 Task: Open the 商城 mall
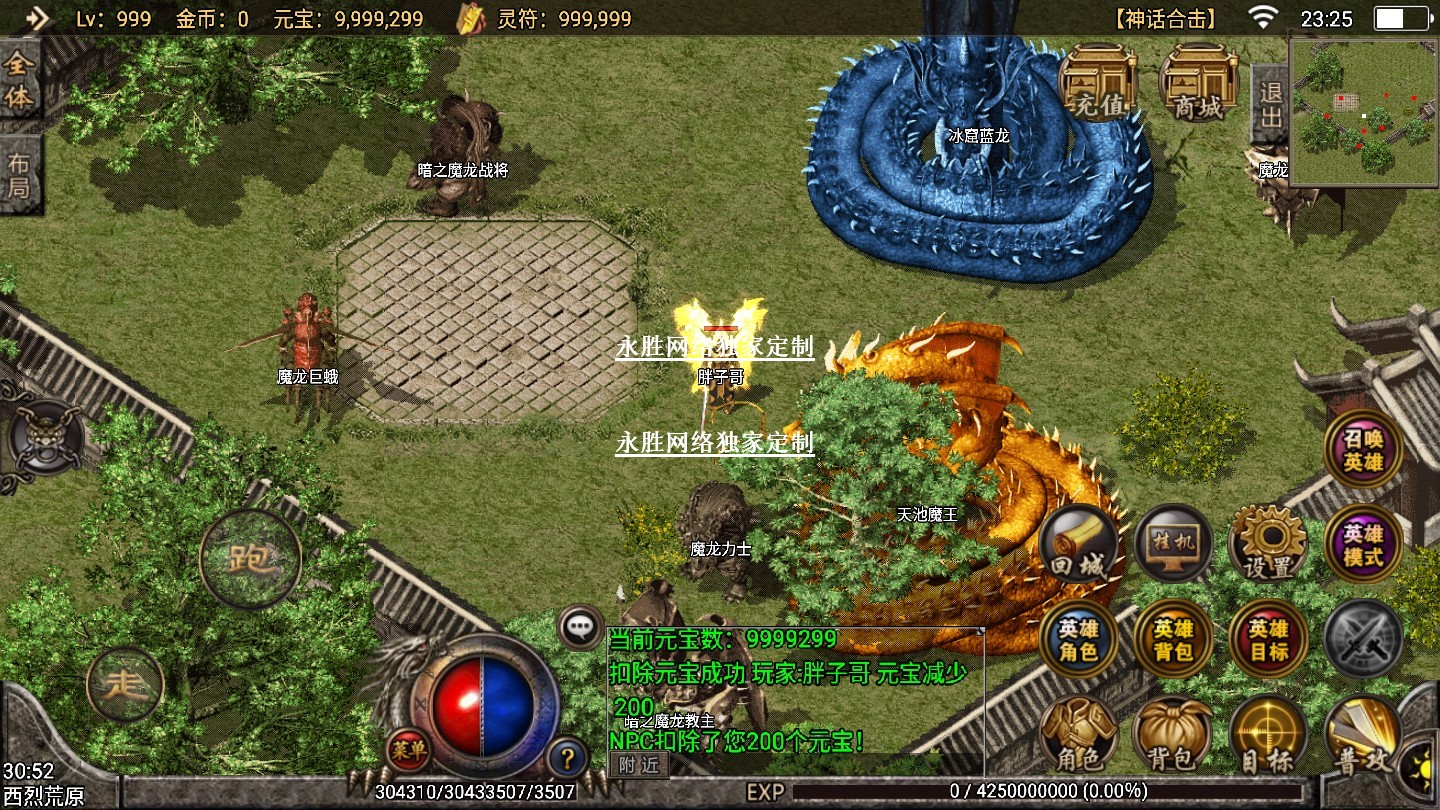1198,82
